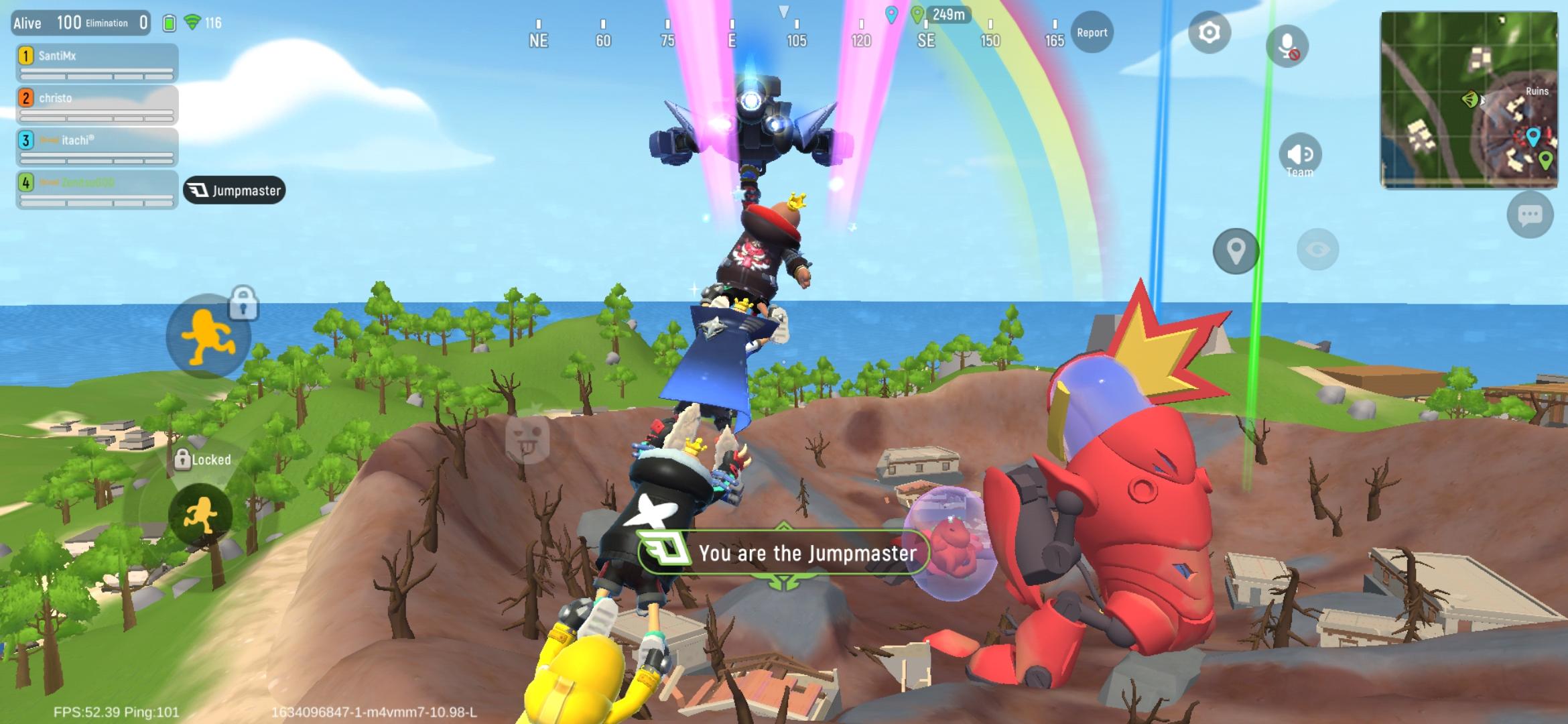
Task: Select teammate SantiMx in squad list
Action: coord(97,63)
